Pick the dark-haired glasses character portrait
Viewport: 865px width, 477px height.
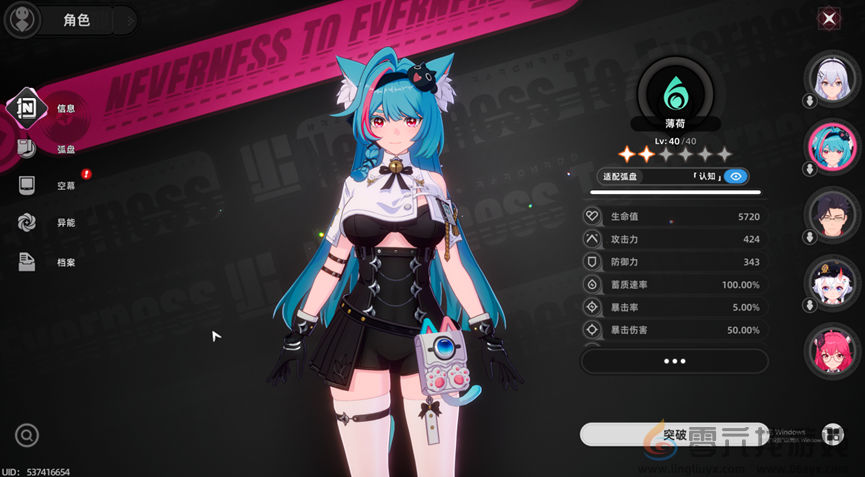coord(832,214)
